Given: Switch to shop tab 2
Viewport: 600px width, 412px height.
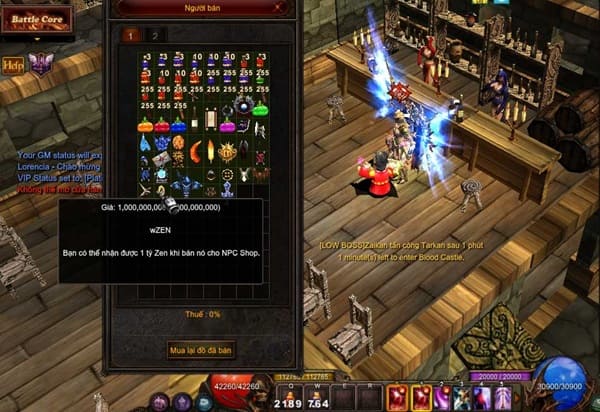Looking at the screenshot, I should click(x=155, y=34).
